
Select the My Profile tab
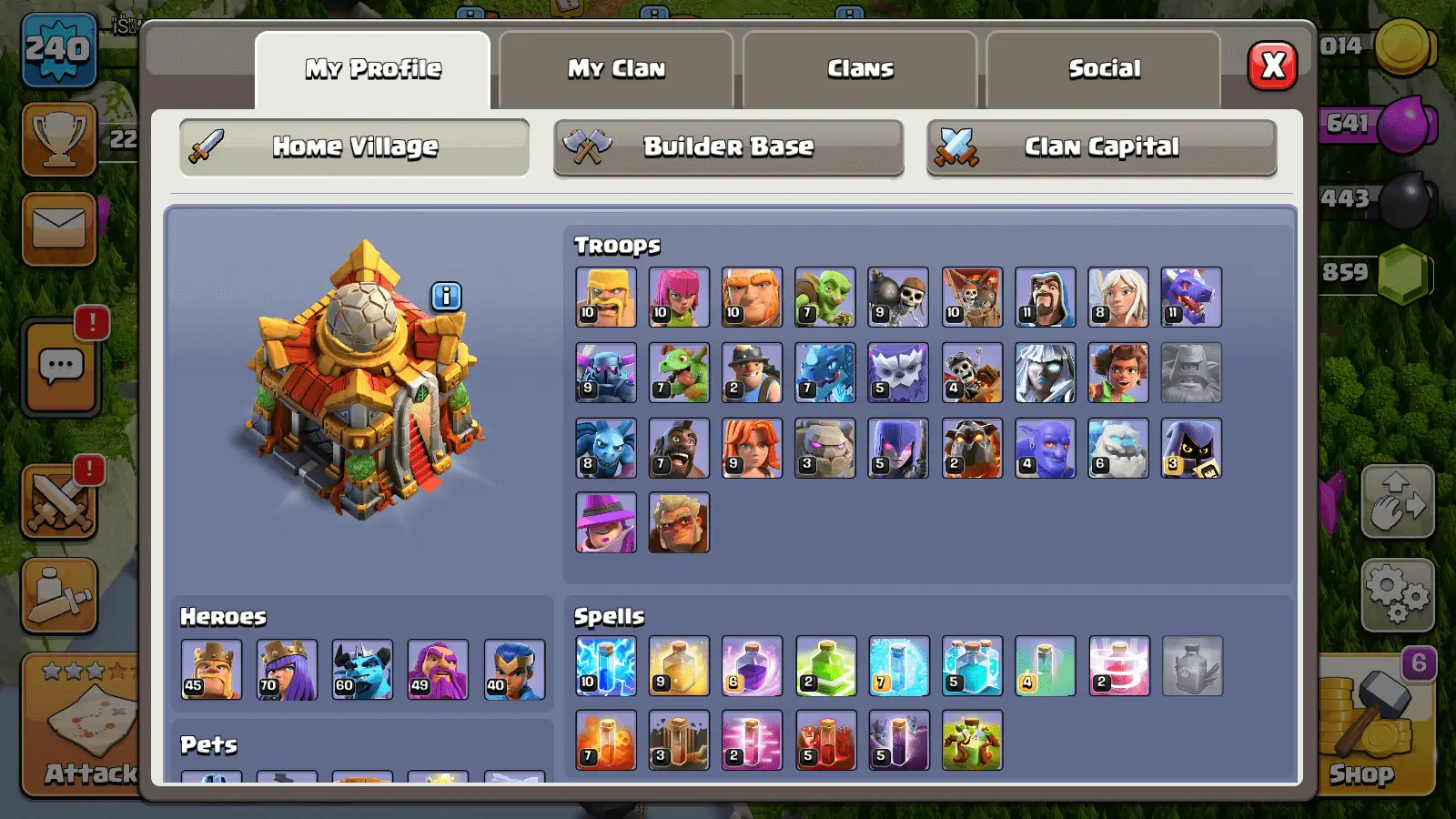373,69
